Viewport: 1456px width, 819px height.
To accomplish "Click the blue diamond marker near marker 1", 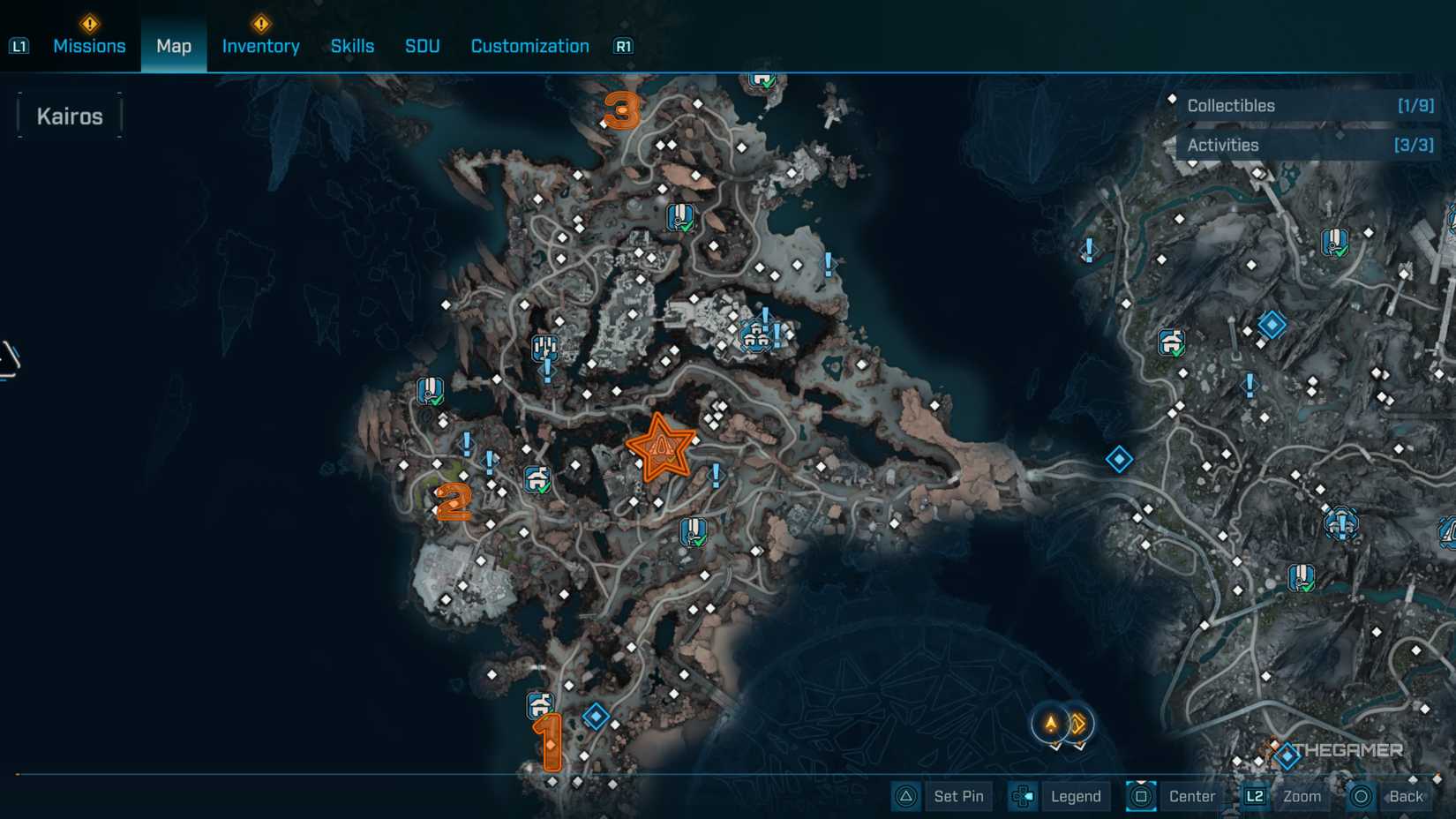I will pyautogui.click(x=596, y=718).
